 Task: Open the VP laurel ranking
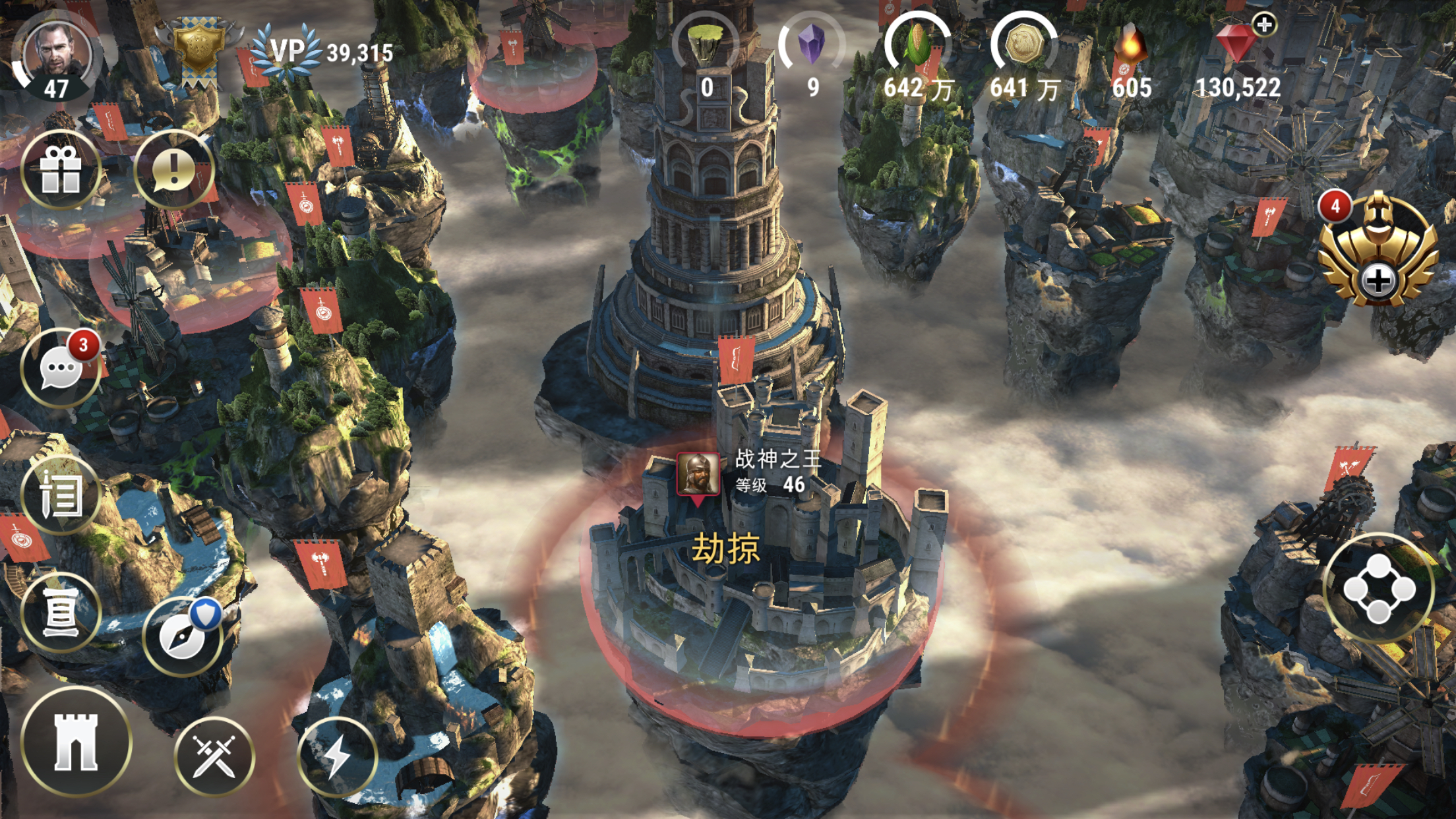point(288,51)
